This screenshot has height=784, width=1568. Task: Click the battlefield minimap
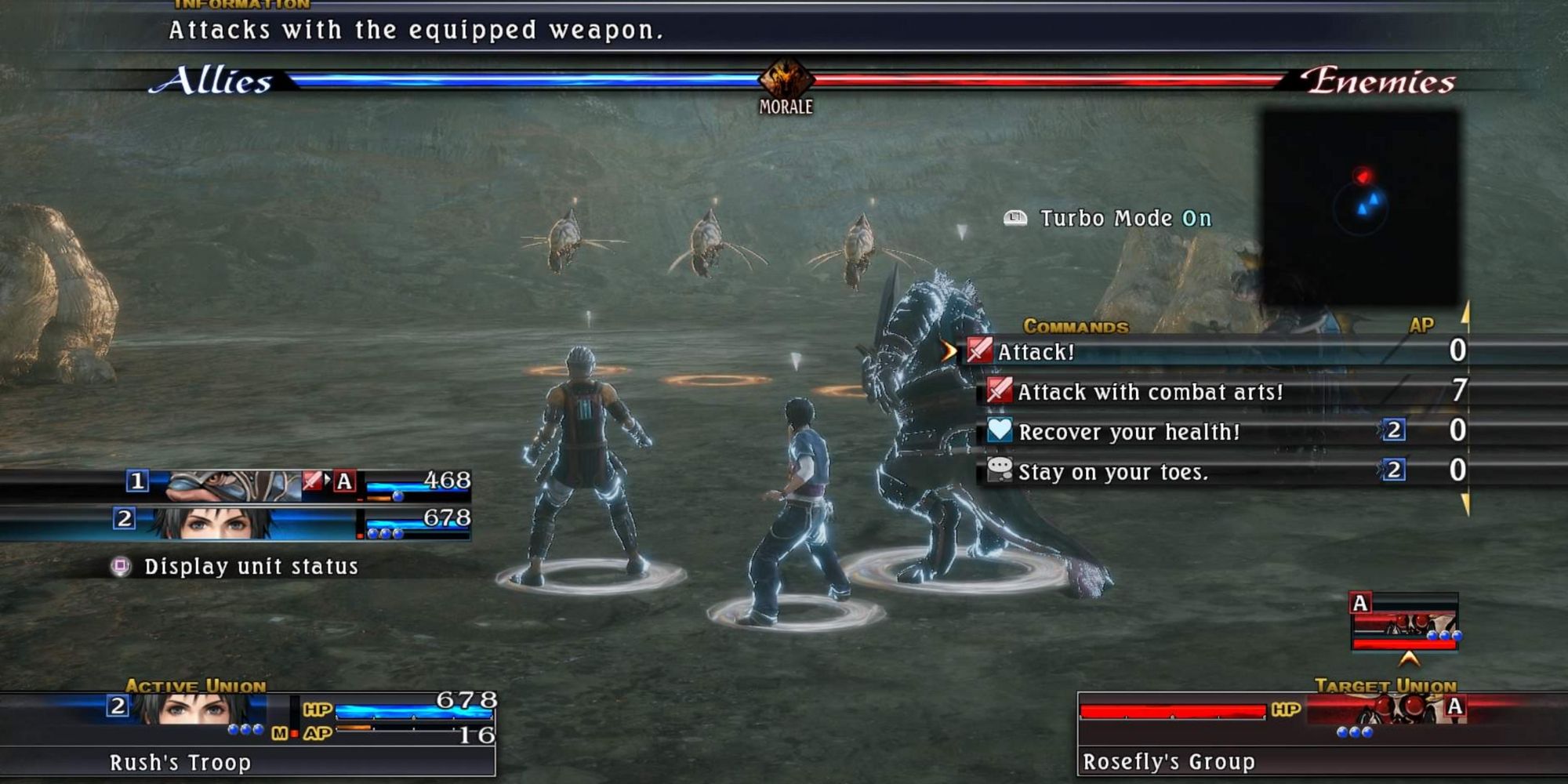pos(1360,207)
